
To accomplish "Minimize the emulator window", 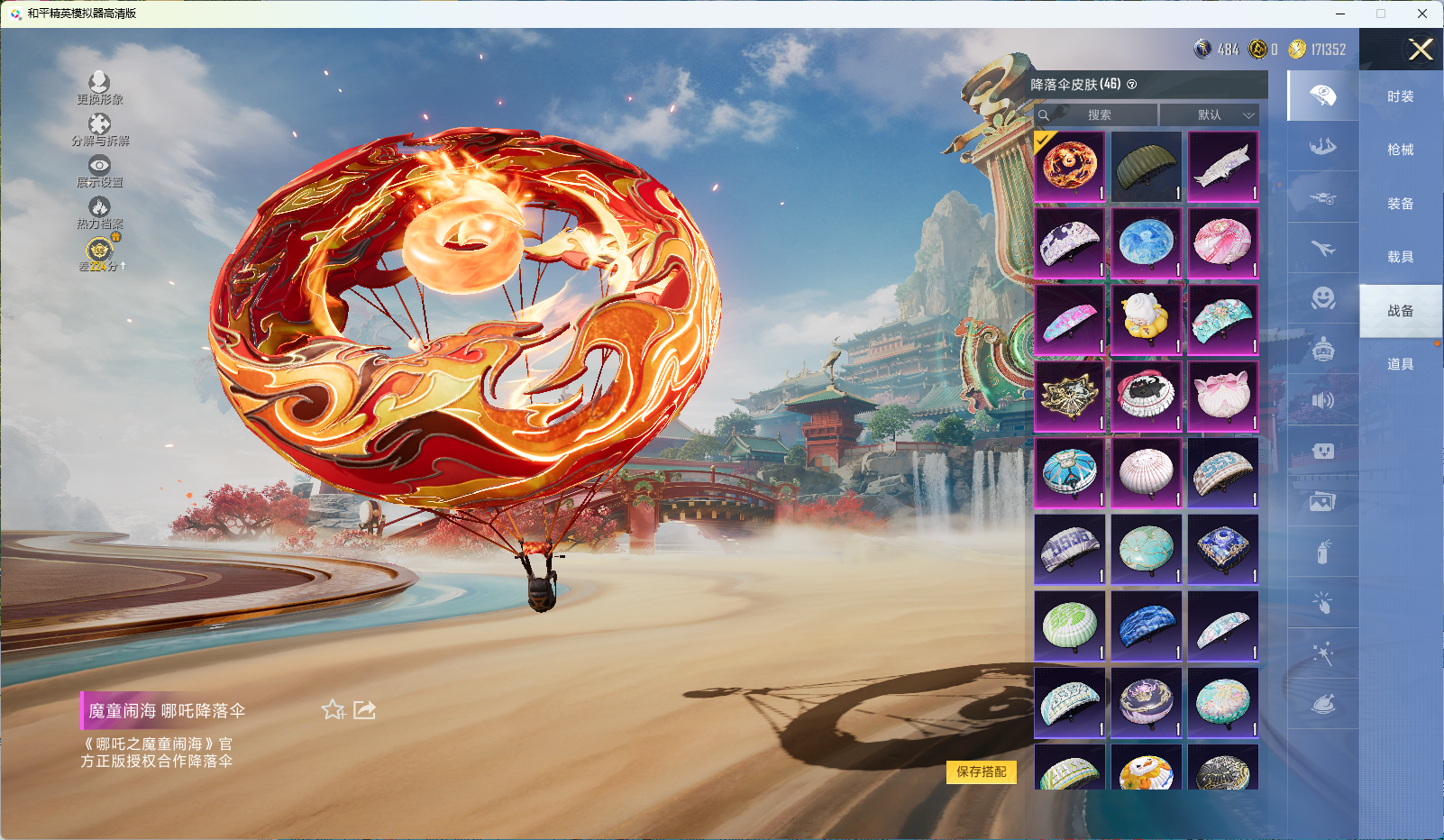I will click(x=1340, y=14).
